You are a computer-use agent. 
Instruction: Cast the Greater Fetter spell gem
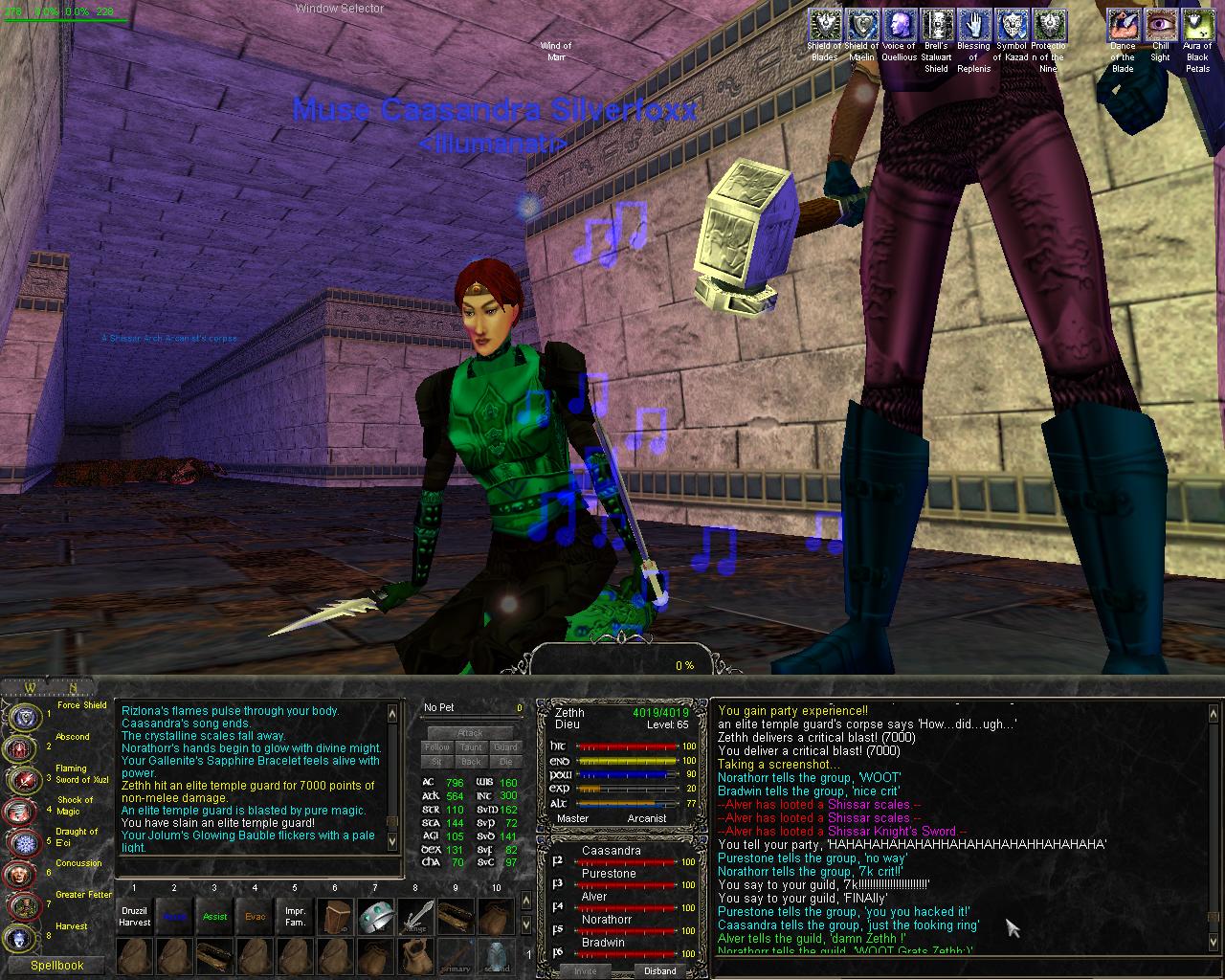[19, 905]
